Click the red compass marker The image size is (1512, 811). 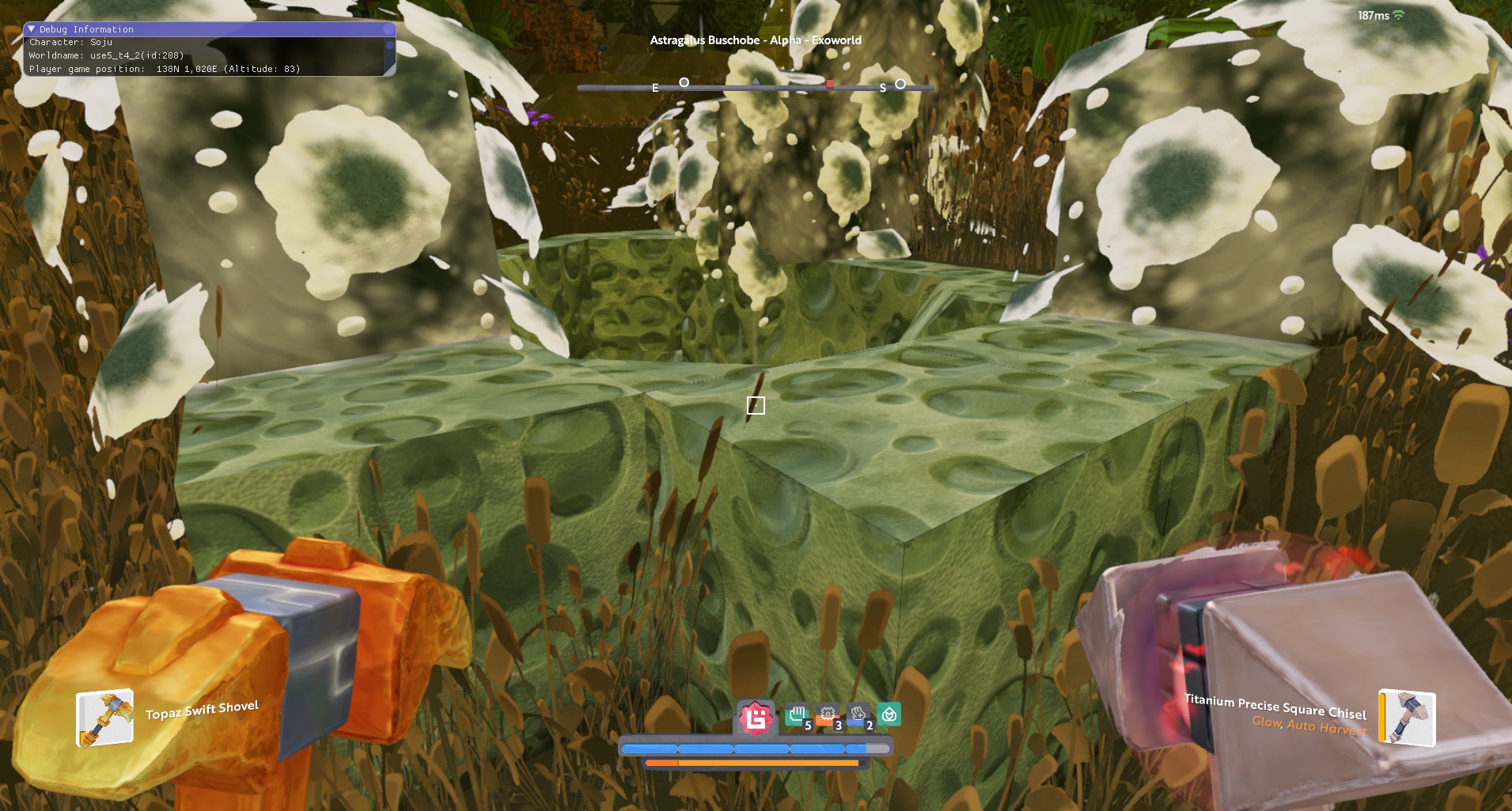point(830,83)
